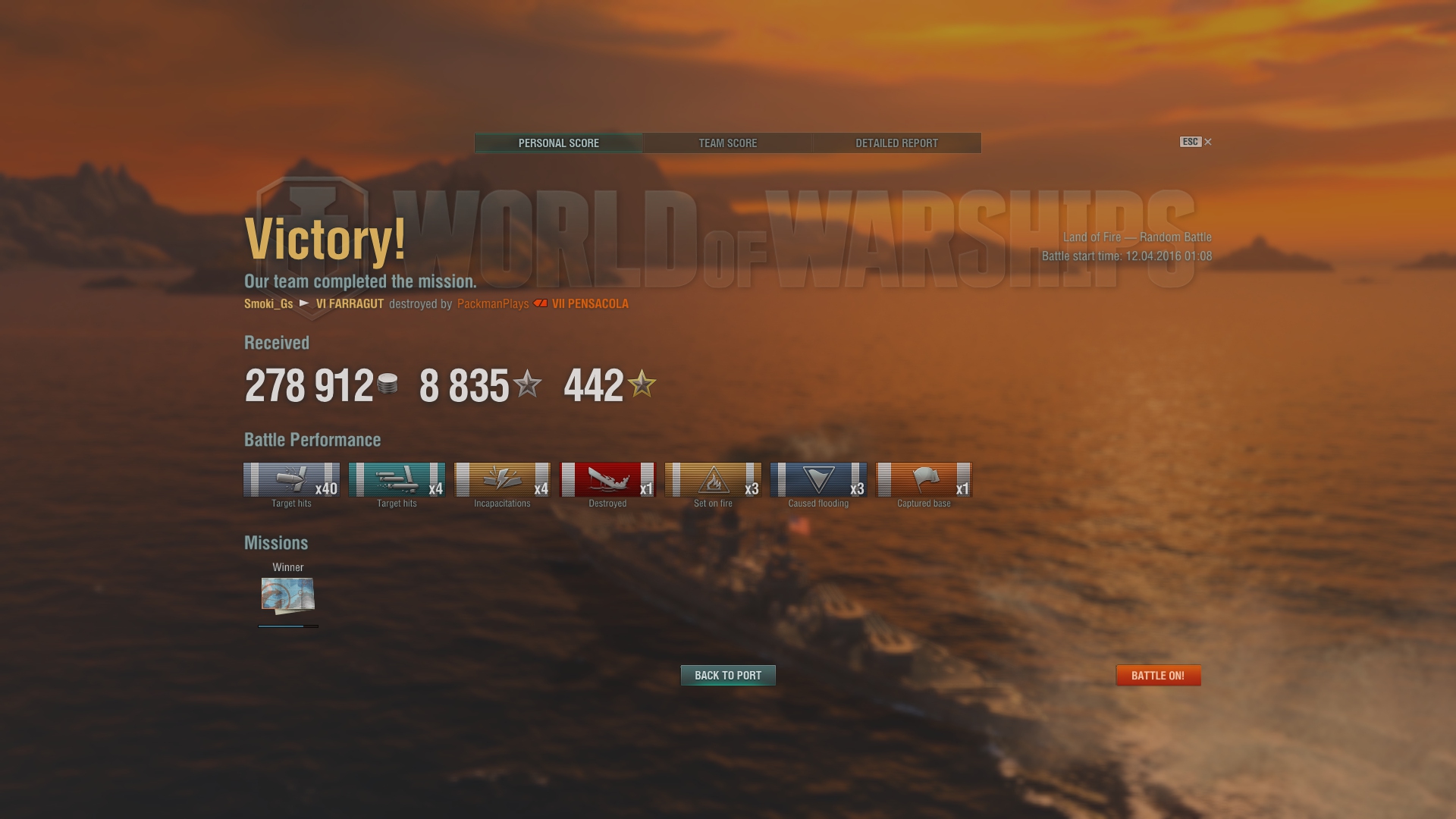
Task: Select the Set on fire ribbon
Action: 713,480
